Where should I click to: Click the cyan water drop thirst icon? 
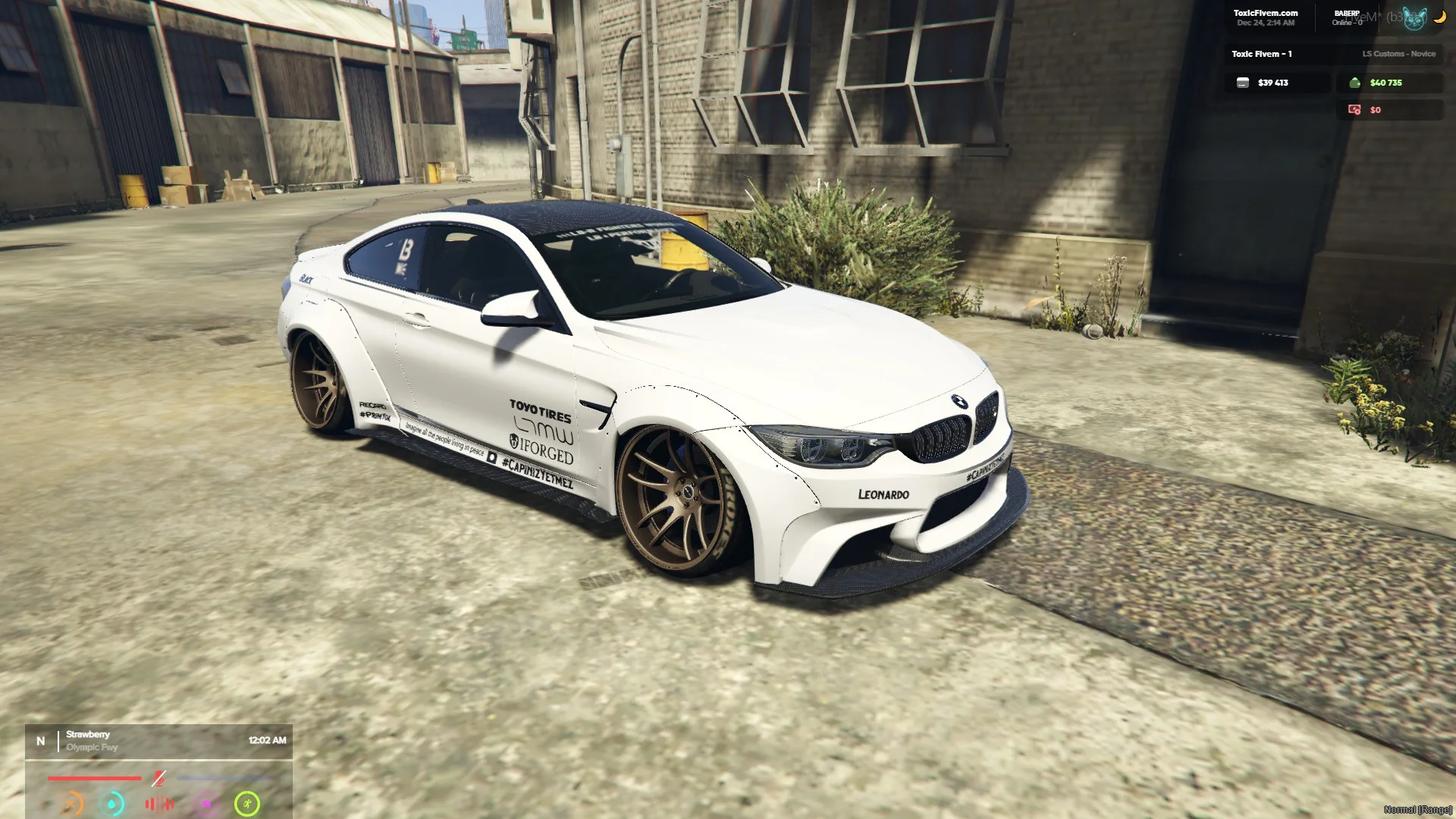(112, 804)
